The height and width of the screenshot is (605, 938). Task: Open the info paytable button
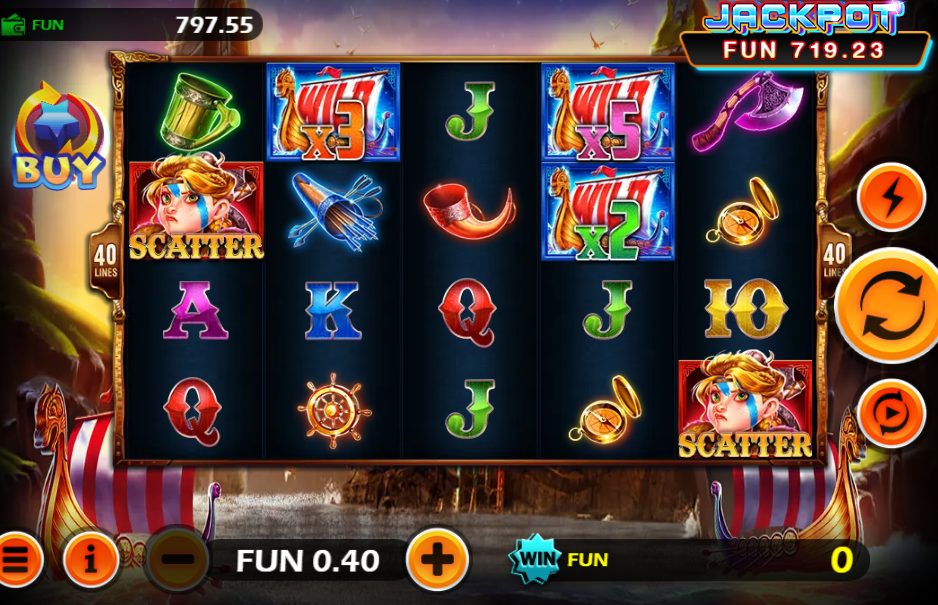click(x=90, y=560)
